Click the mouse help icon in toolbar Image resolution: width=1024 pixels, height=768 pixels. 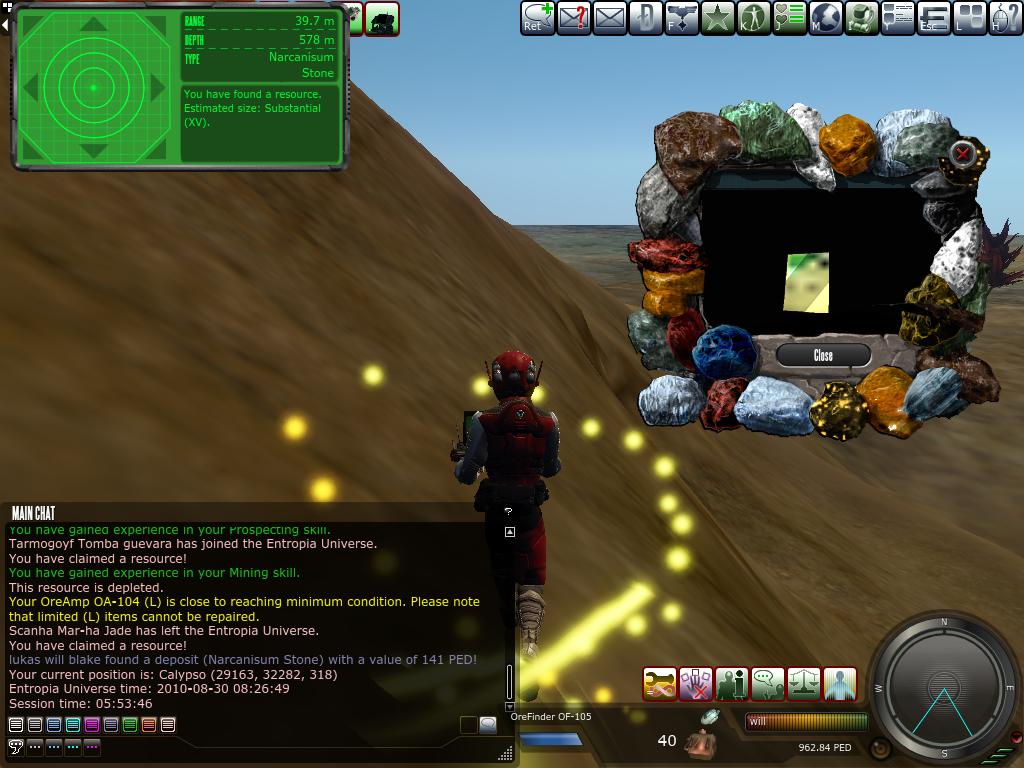[x=1006, y=17]
